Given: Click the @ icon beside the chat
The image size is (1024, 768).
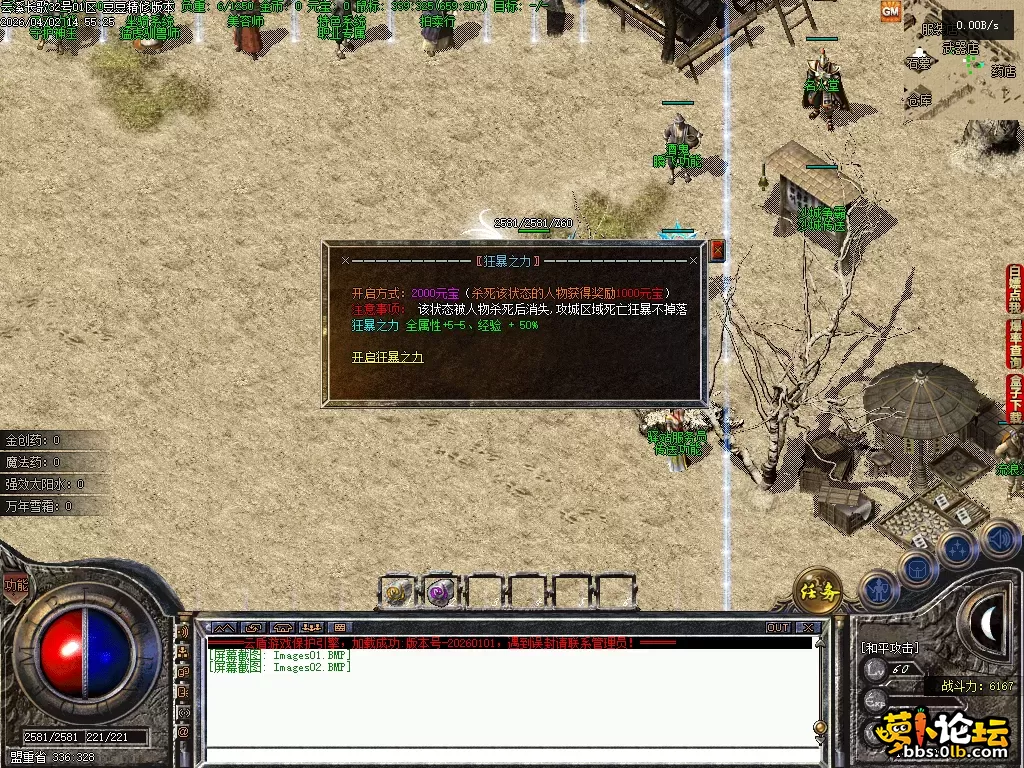Looking at the screenshot, I should click(184, 731).
